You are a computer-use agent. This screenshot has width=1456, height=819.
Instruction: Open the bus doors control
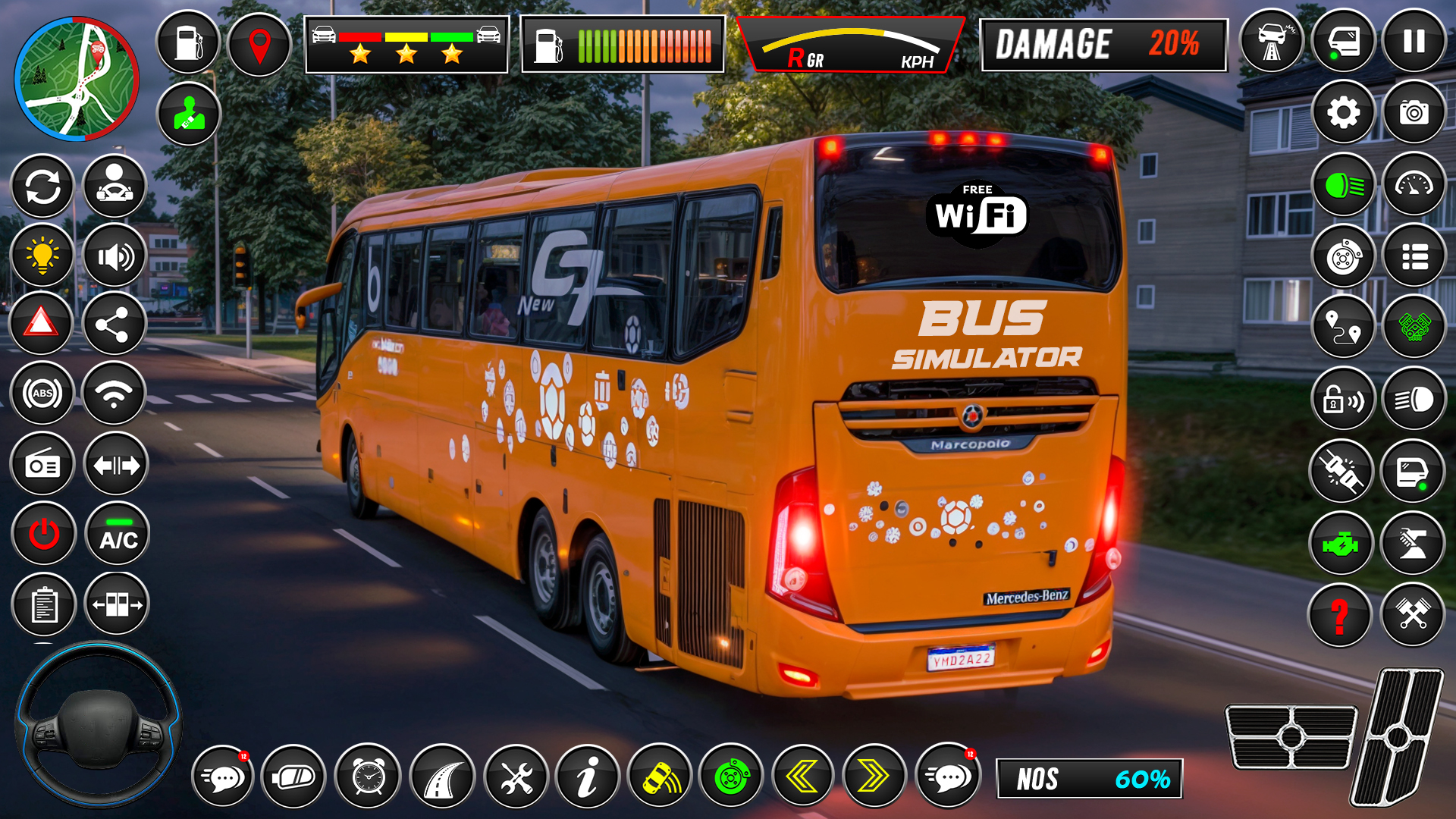coord(116,604)
